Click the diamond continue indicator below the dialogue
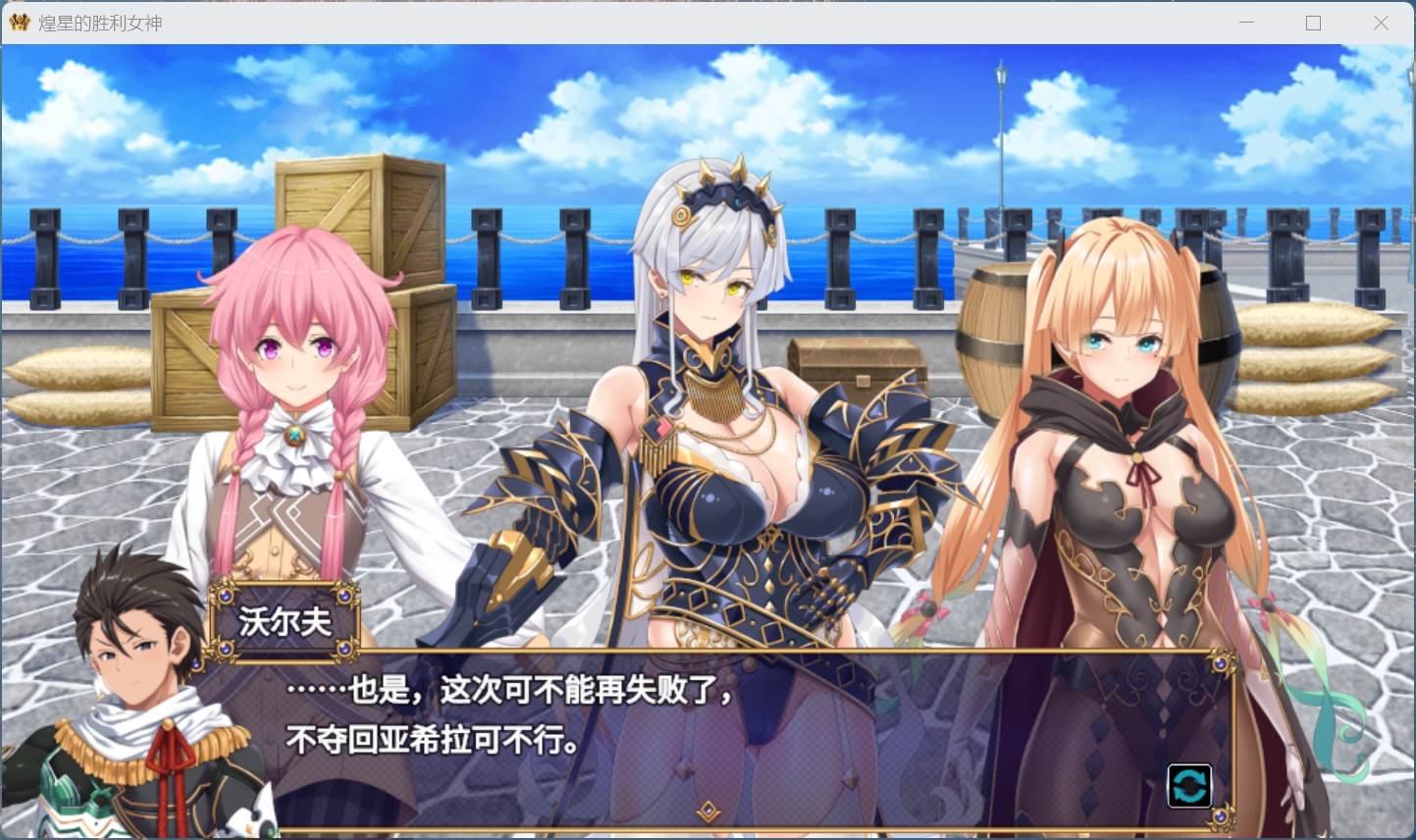 click(x=709, y=811)
